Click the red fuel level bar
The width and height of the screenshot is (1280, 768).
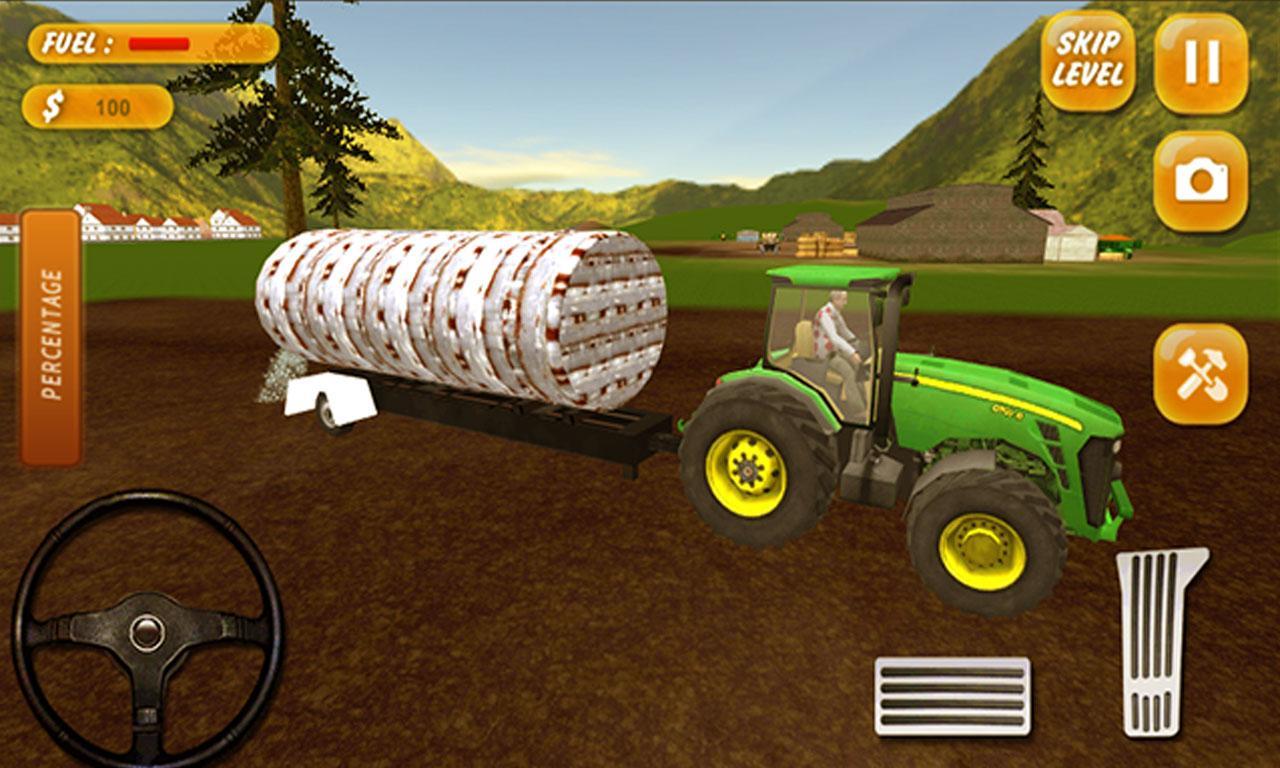click(160, 44)
